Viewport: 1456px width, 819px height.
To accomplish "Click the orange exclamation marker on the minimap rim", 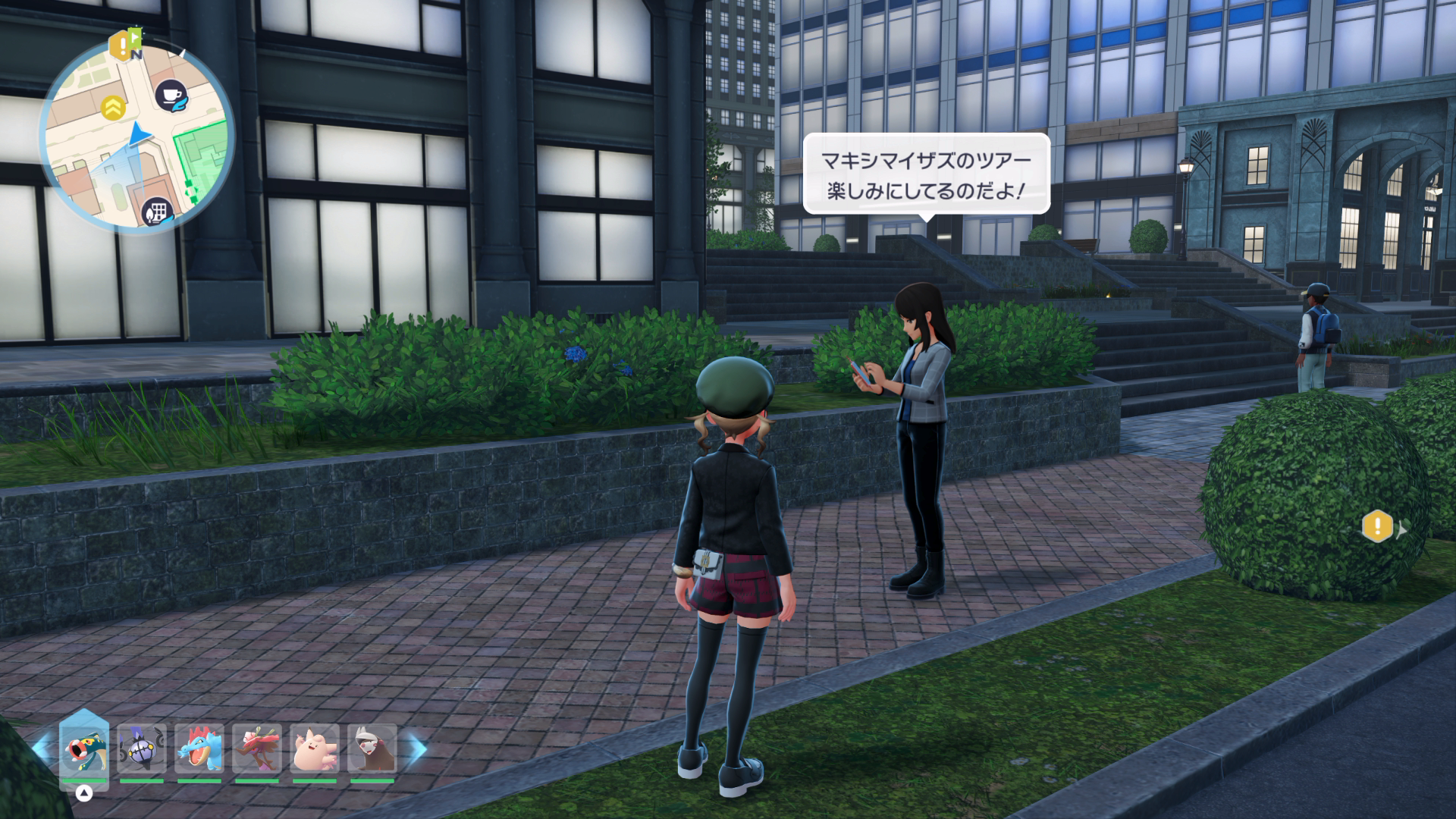I will coord(119,46).
